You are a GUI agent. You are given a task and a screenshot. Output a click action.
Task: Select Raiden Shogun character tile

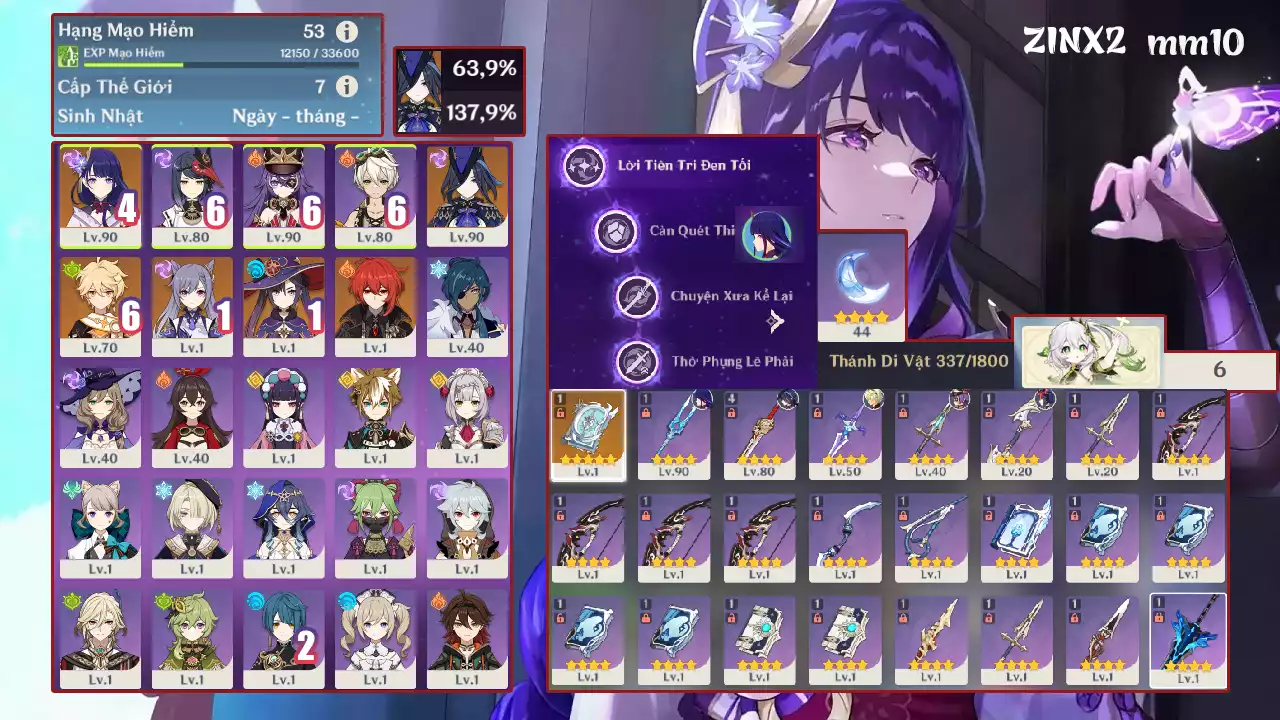click(100, 196)
